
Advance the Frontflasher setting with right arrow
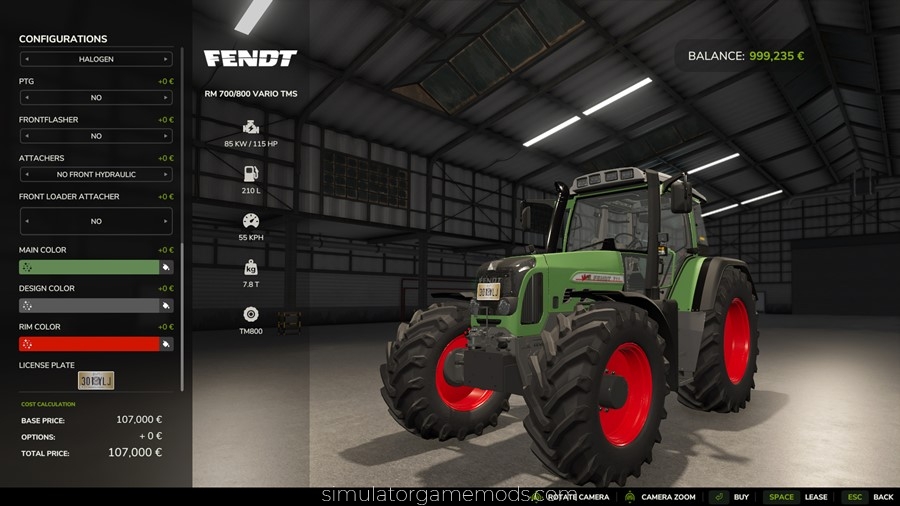coord(166,136)
